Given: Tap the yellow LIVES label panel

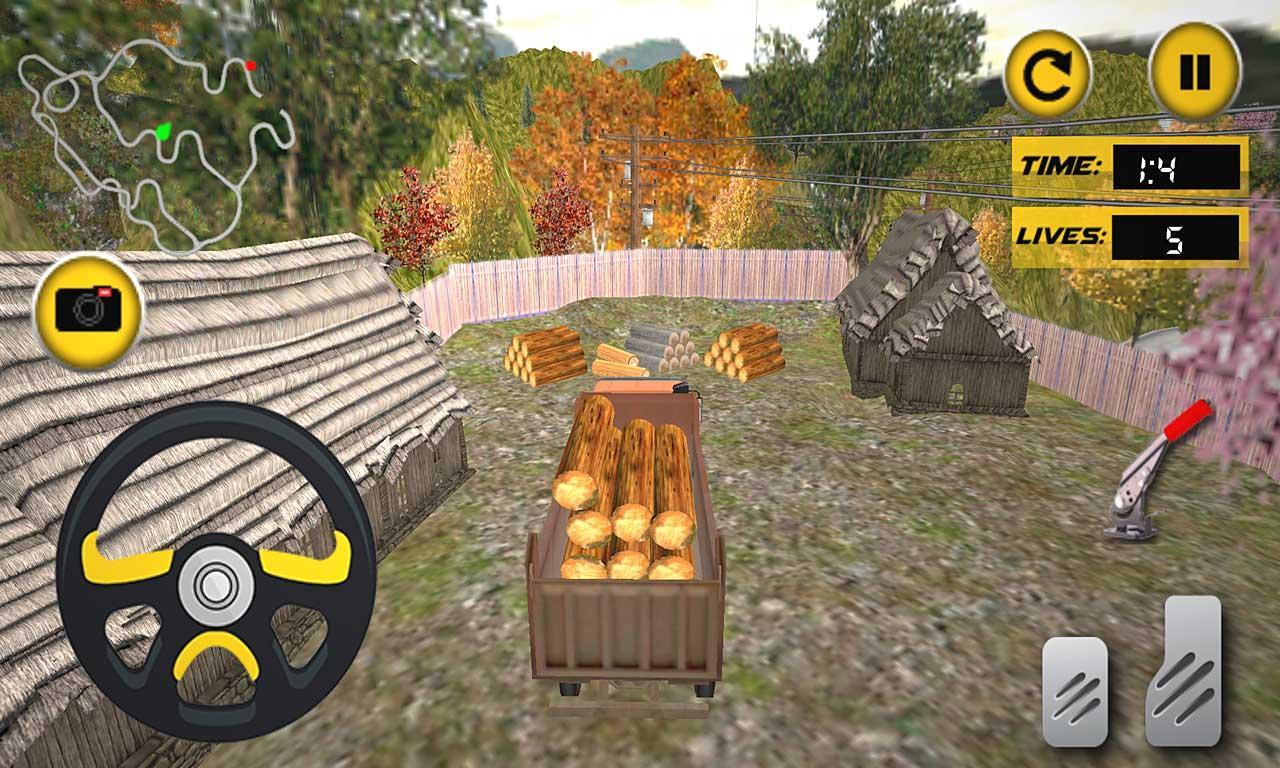Looking at the screenshot, I should [1062, 235].
